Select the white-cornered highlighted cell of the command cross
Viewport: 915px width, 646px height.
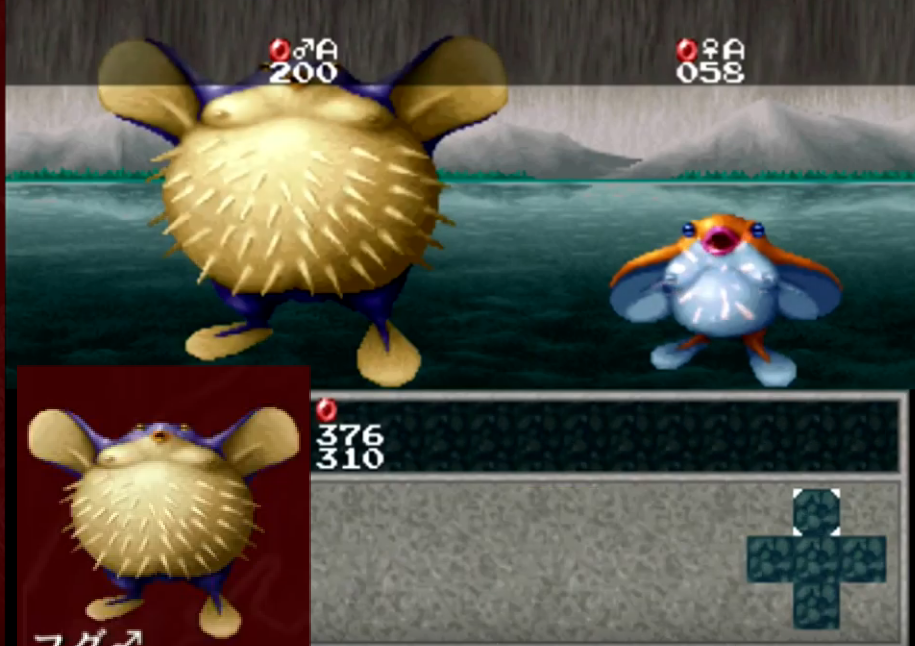pyautogui.click(x=816, y=512)
